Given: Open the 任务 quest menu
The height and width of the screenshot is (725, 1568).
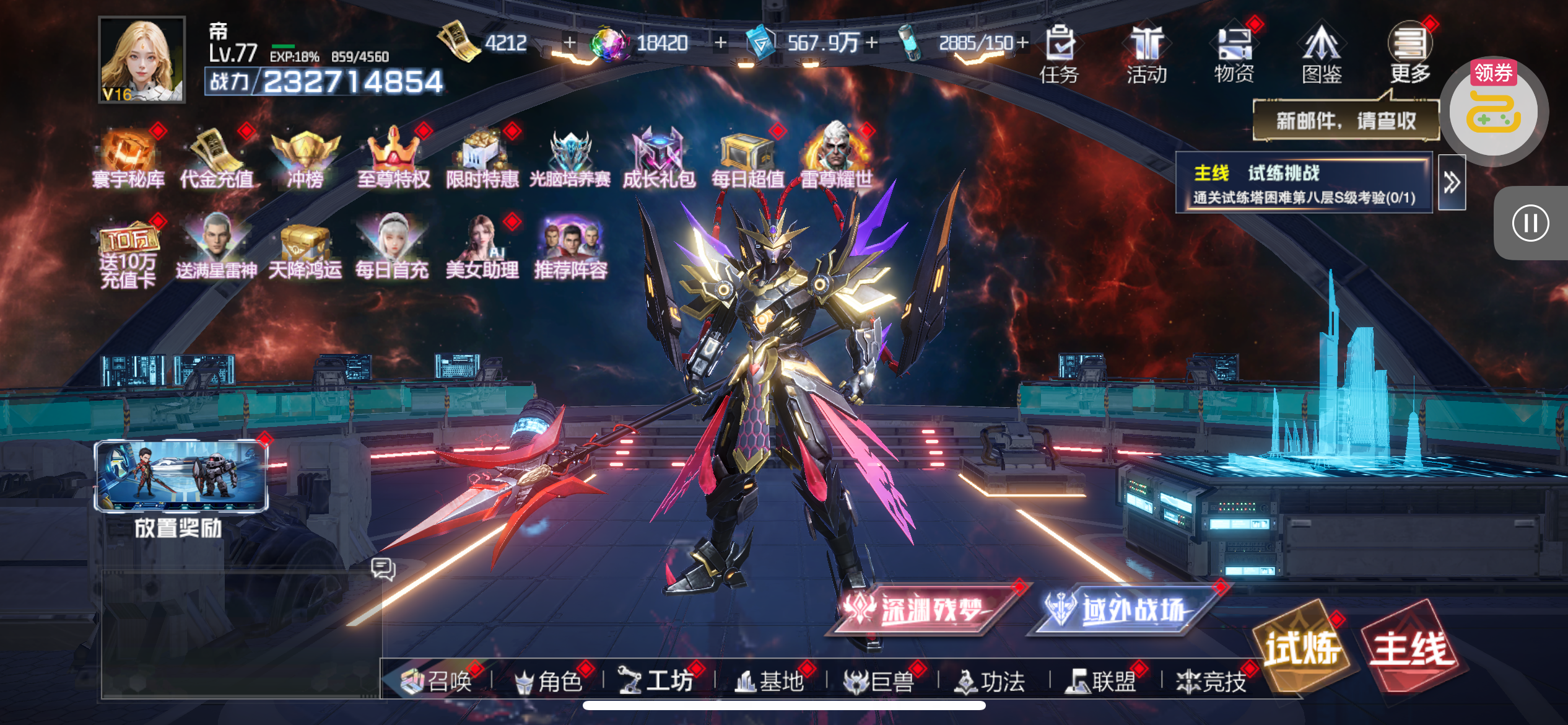Looking at the screenshot, I should pos(1059,55).
